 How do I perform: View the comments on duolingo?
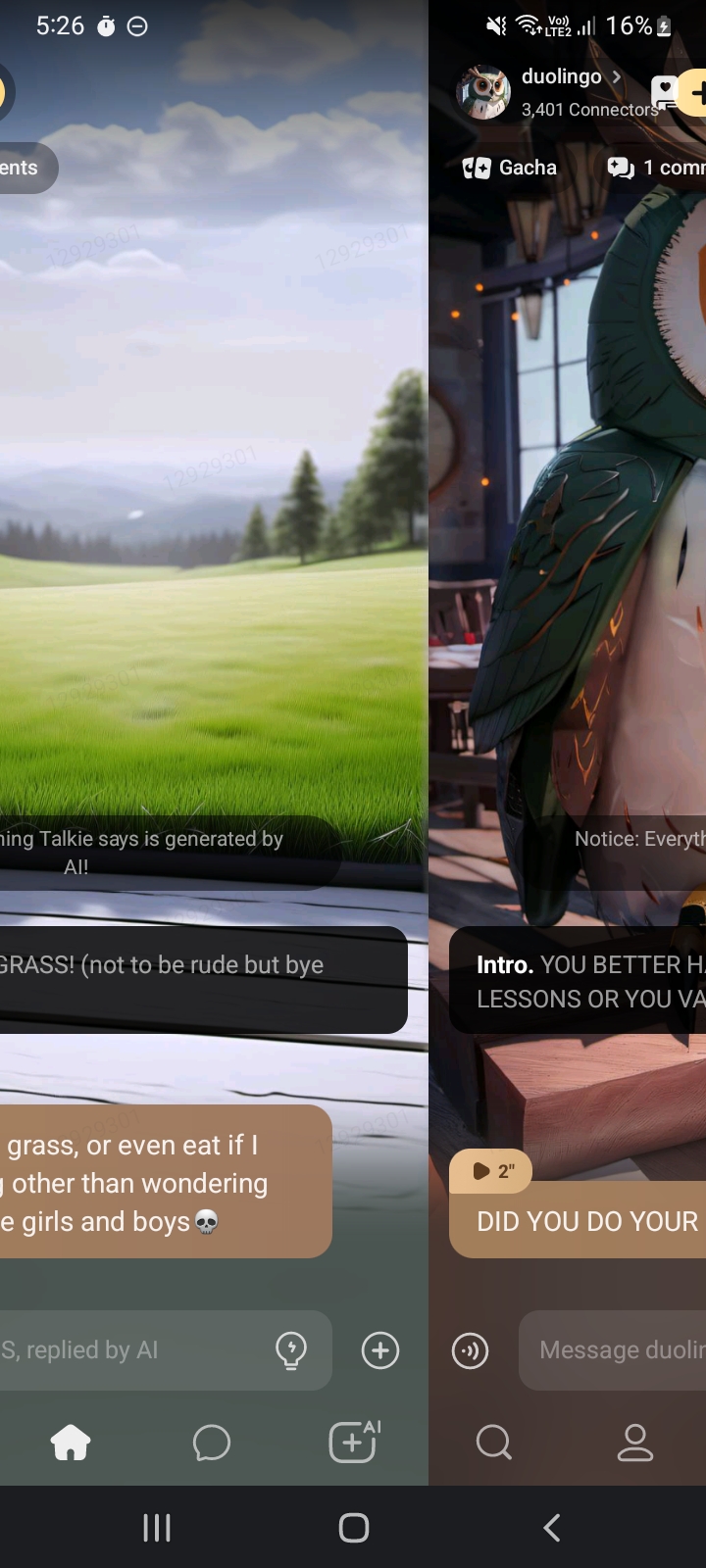(x=655, y=168)
